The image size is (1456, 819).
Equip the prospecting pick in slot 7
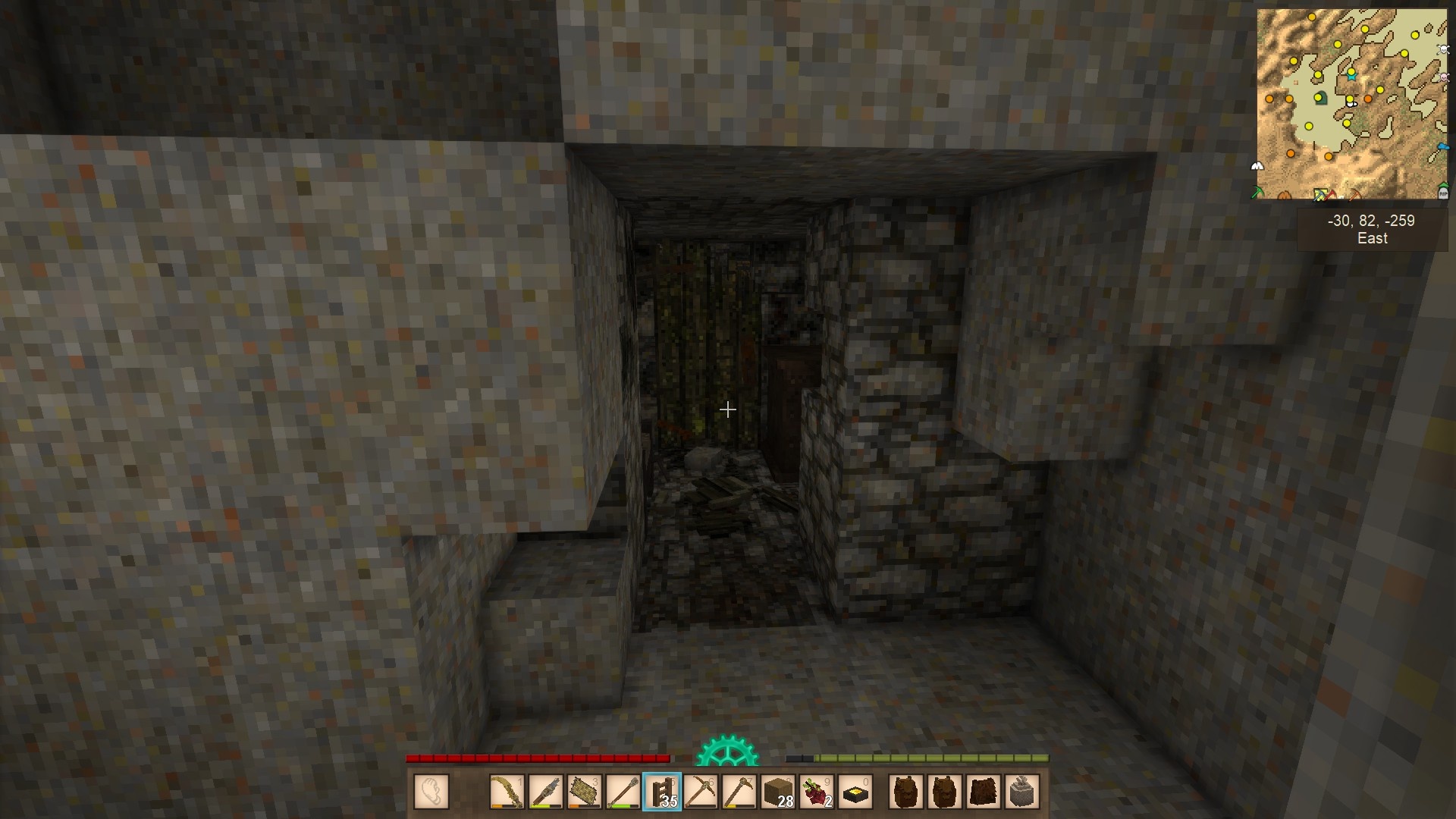point(739,792)
